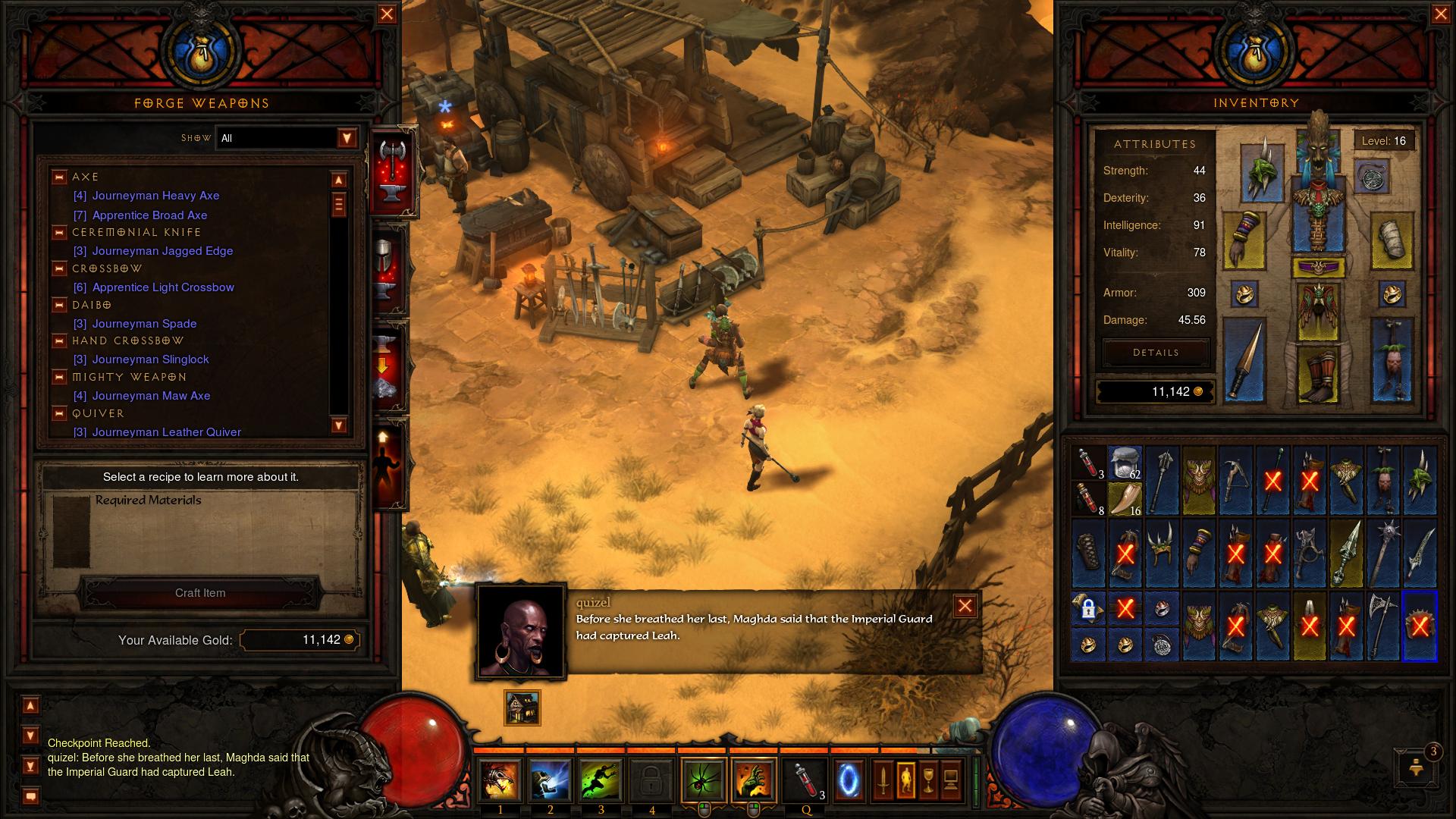Image resolution: width=1456 pixels, height=819 pixels.
Task: Open the blacksmith training tab
Action: point(384,463)
